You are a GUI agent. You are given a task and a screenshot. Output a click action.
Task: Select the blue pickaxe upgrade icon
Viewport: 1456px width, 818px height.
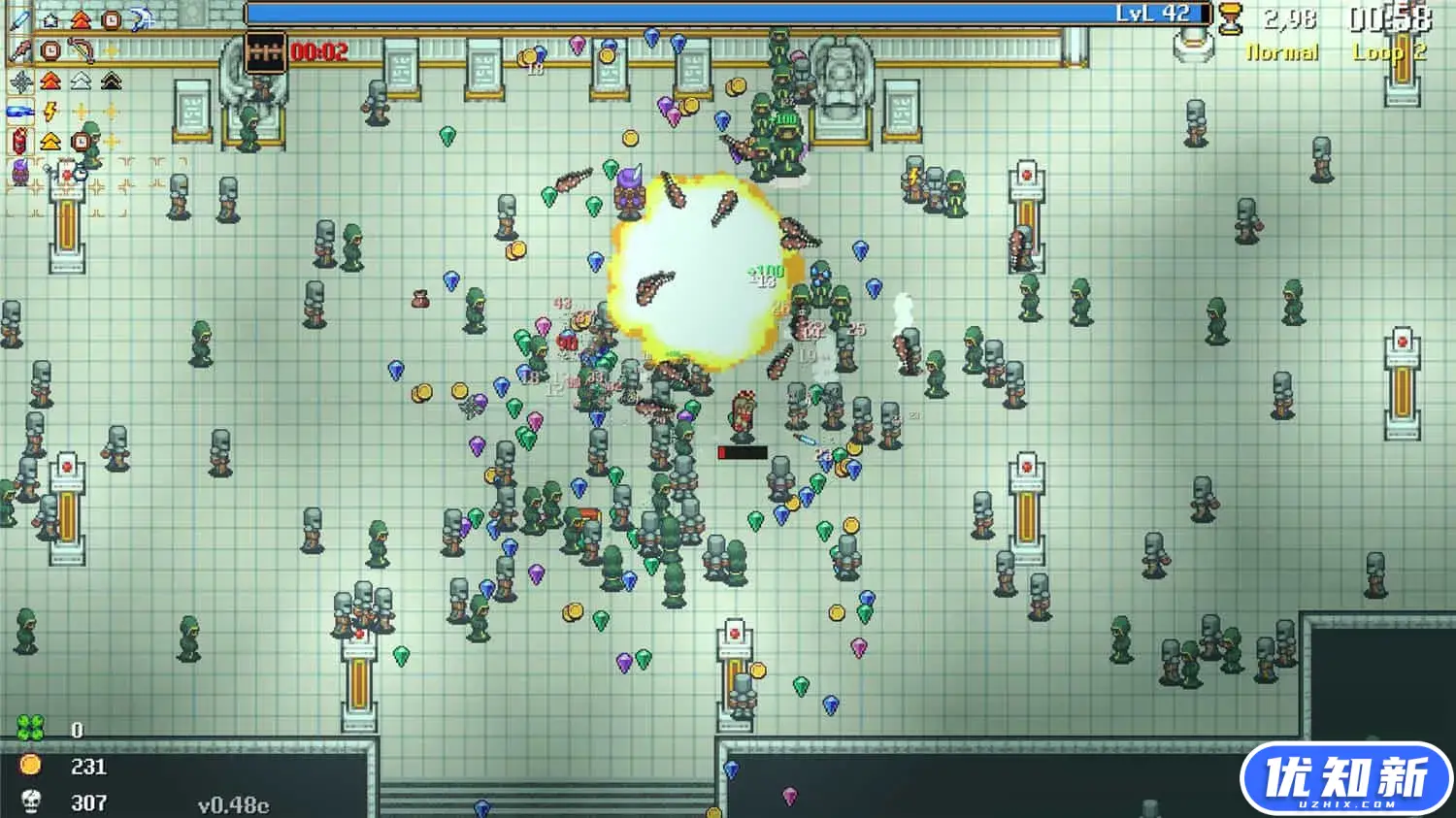tap(142, 19)
